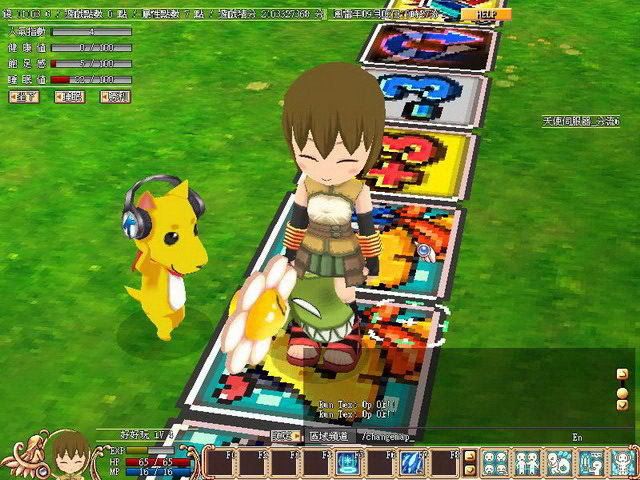Toggle the En input language indicator
Screen dimensions: 640x480
point(577,437)
